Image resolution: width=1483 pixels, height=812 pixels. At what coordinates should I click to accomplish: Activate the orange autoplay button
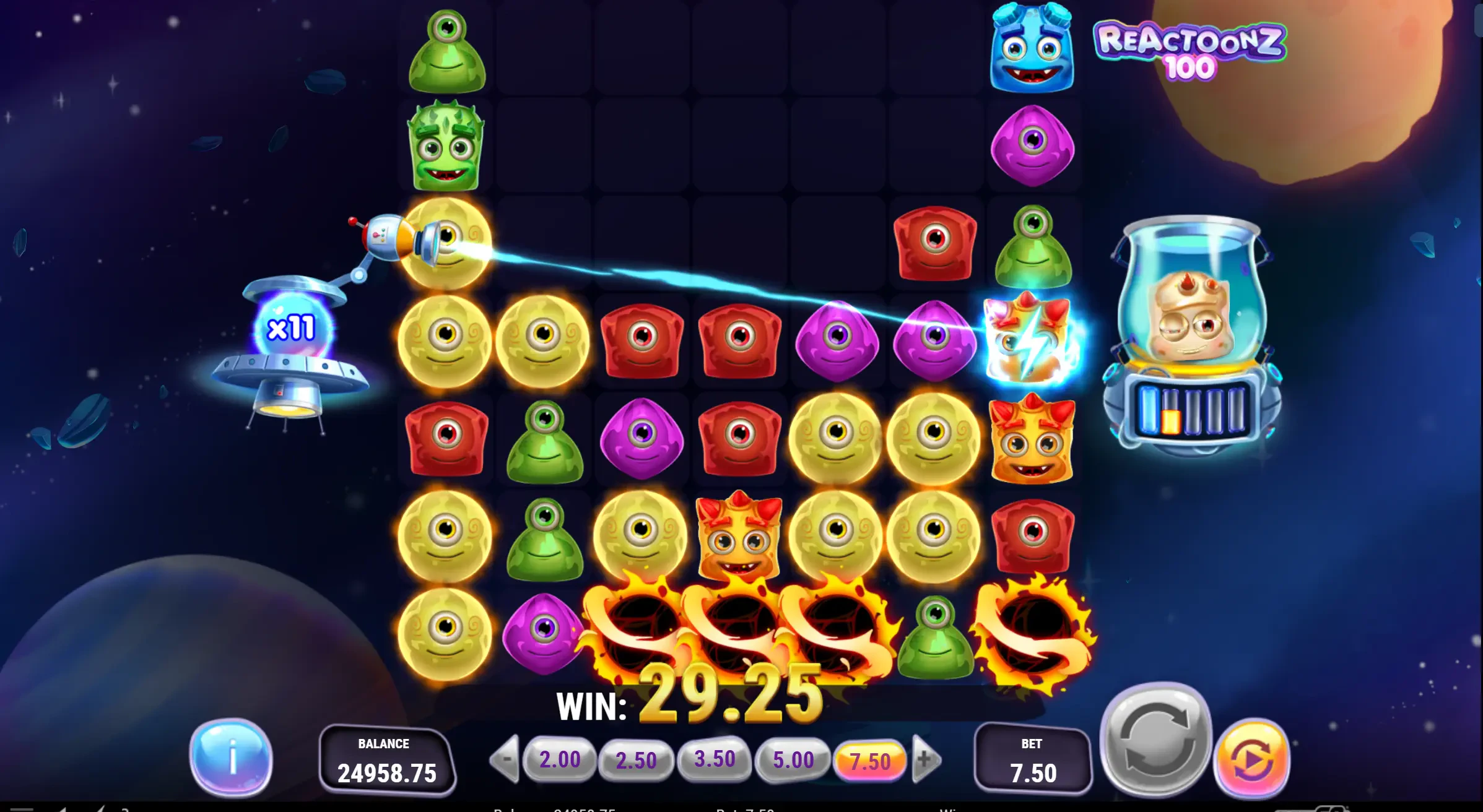[1251, 758]
